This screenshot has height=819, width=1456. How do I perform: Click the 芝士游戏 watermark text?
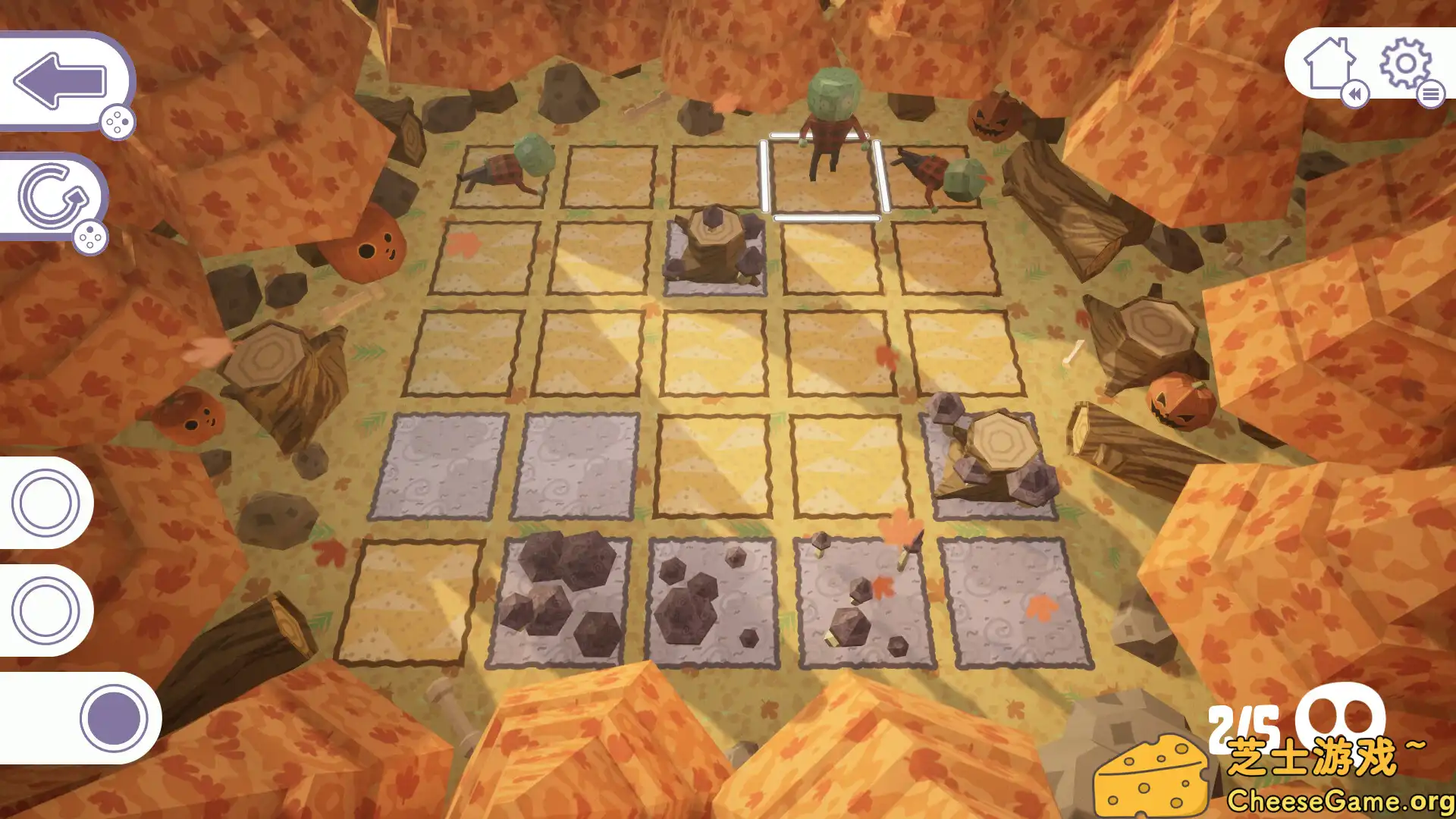point(1323,754)
